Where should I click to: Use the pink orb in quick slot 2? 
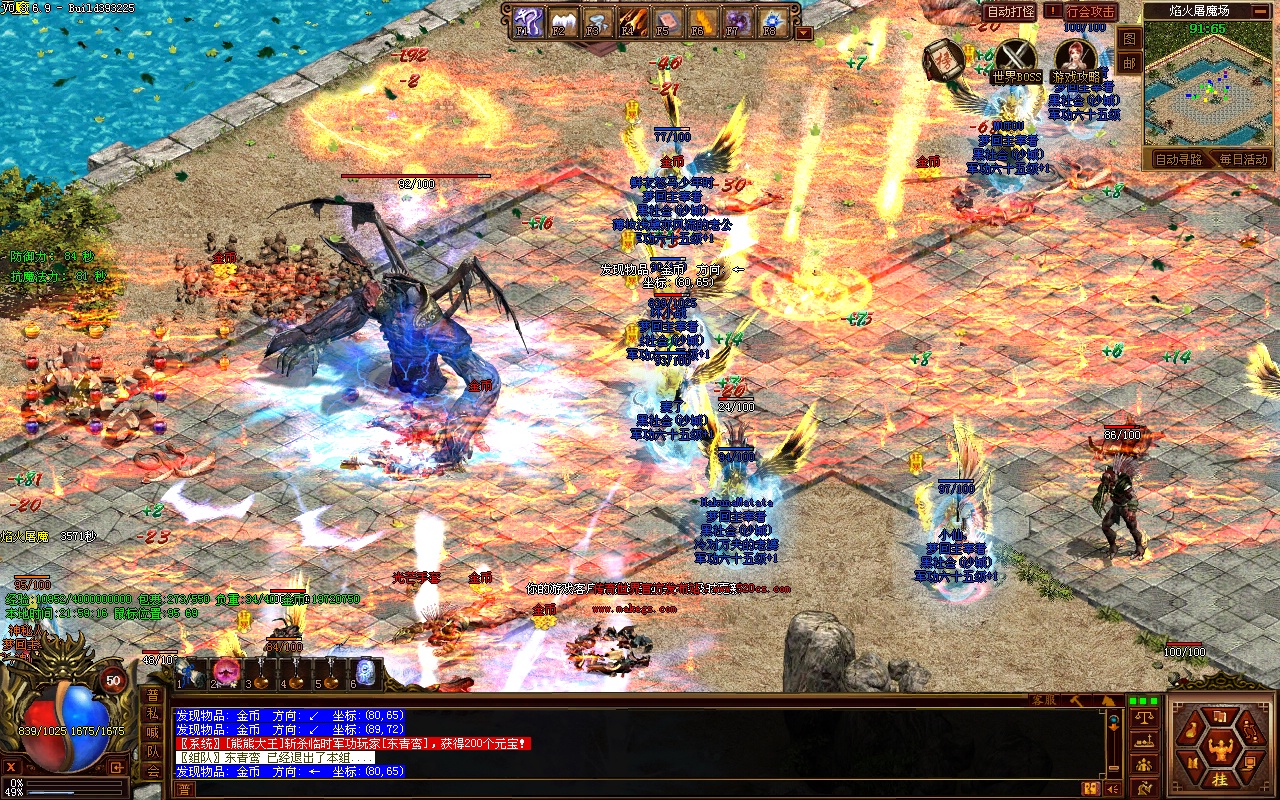coord(224,671)
